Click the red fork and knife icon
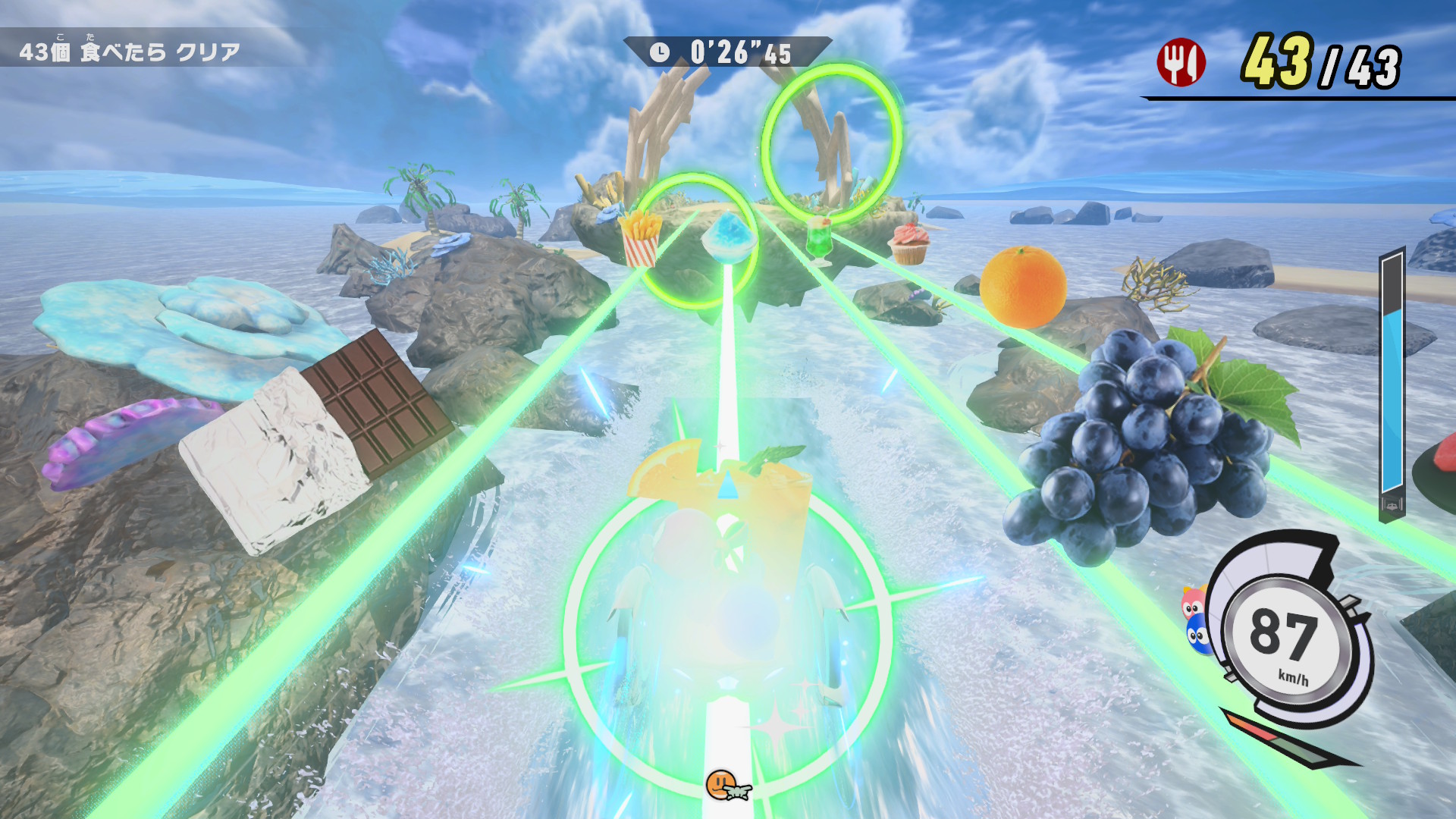This screenshot has height=819, width=1456. click(1180, 62)
